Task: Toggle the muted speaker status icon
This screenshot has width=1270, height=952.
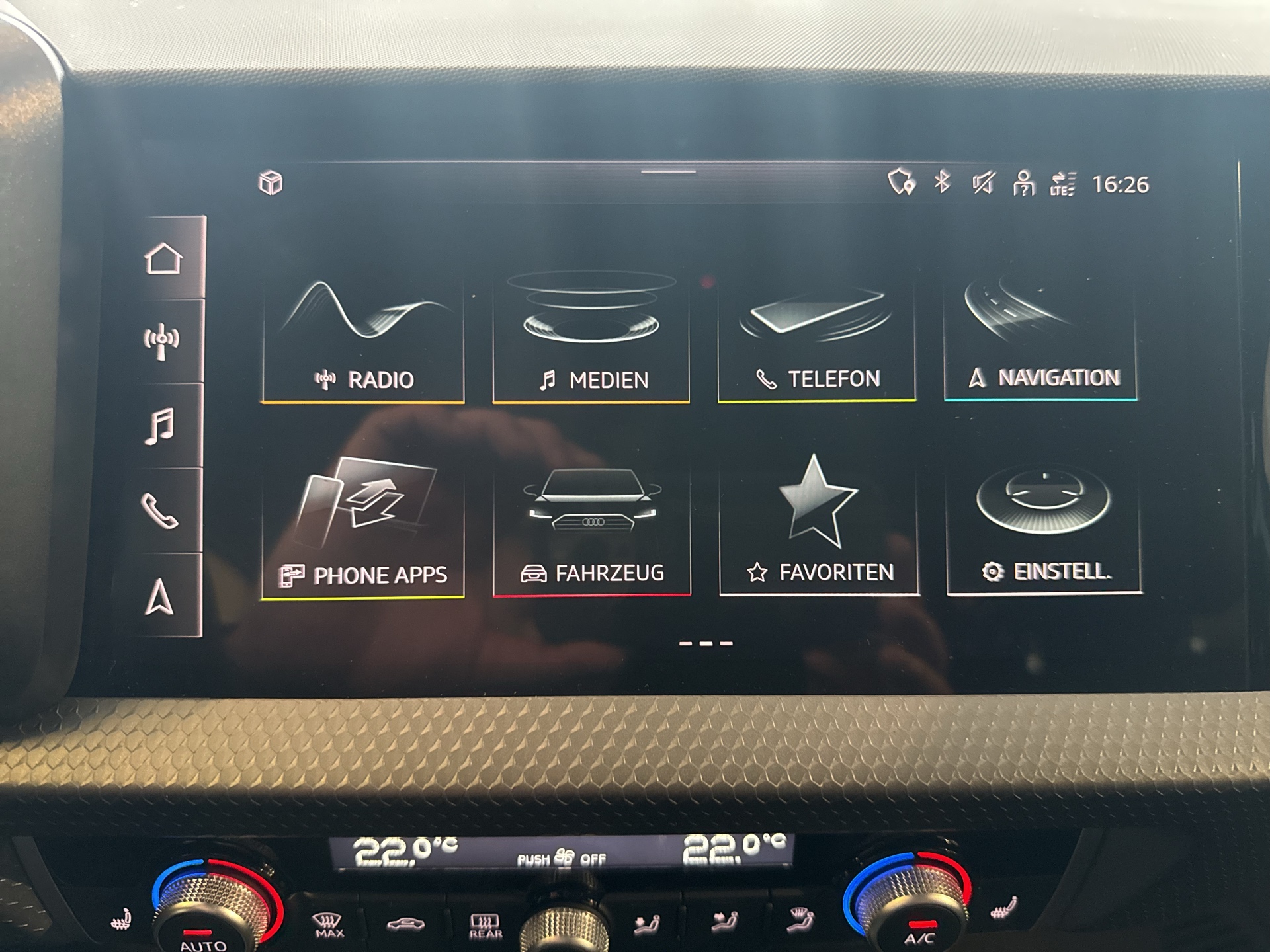Action: 982,182
